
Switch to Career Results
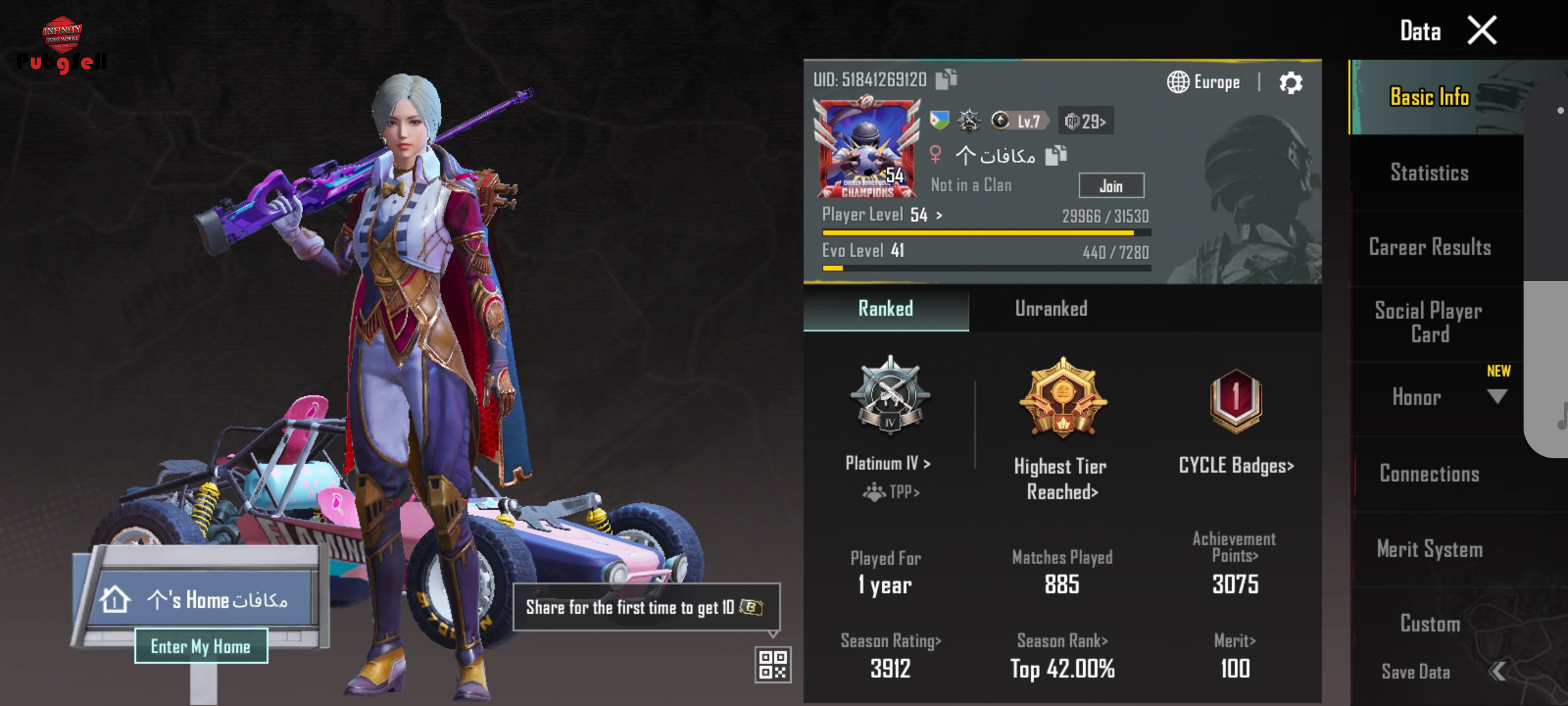pos(1429,247)
